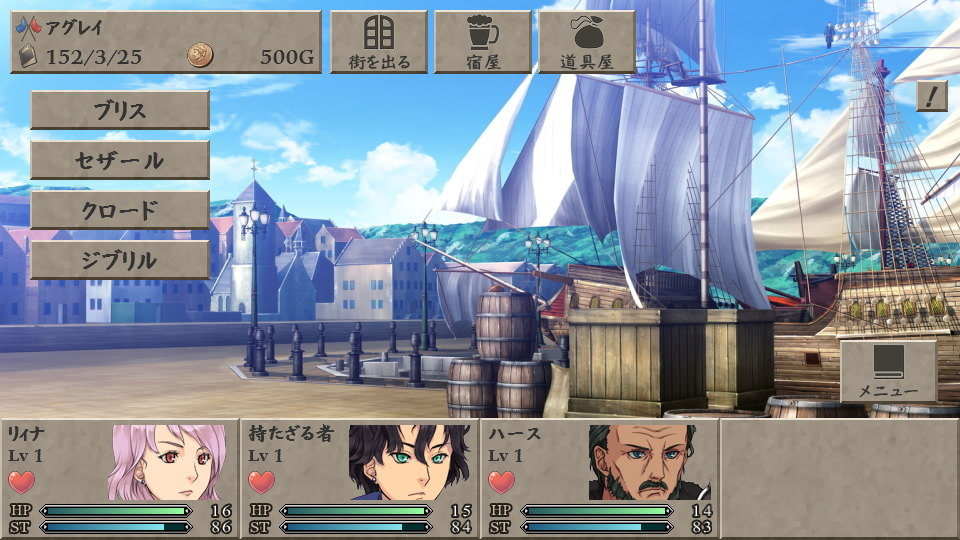Open the メニュー book menu
The width and height of the screenshot is (960, 540).
pyautogui.click(x=888, y=371)
